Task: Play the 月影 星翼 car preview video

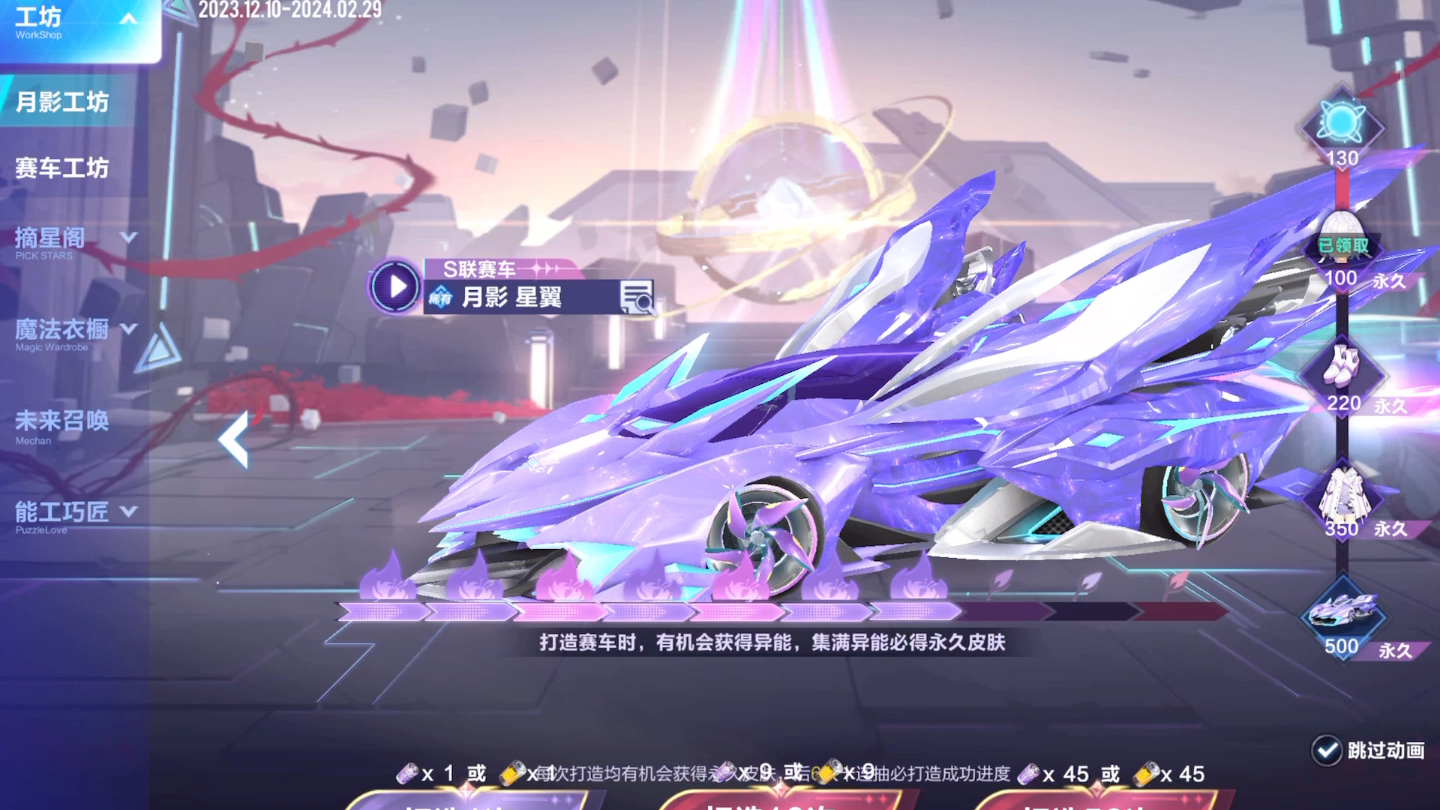Action: pyautogui.click(x=396, y=287)
